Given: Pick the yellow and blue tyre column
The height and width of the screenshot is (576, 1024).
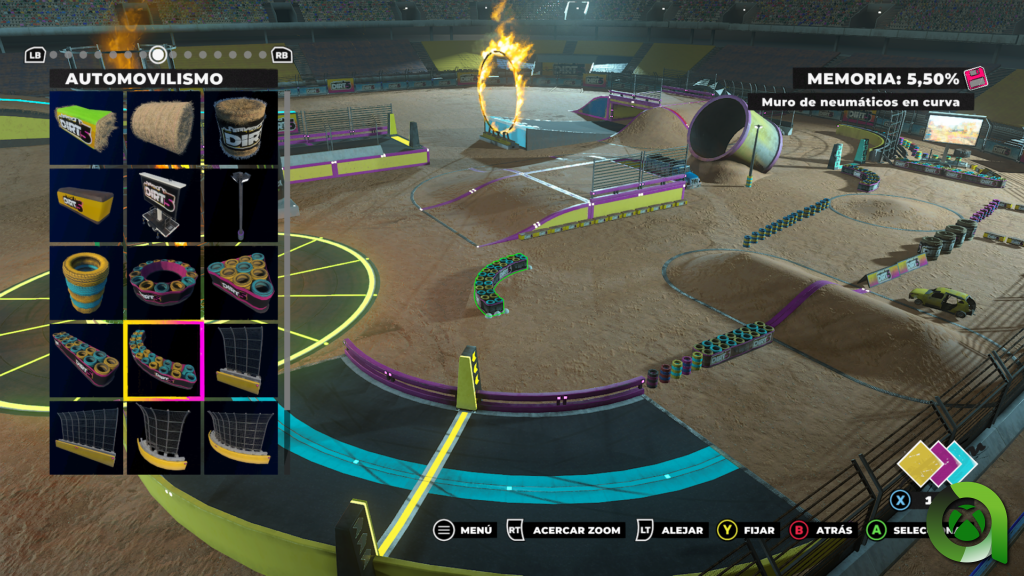Looking at the screenshot, I should (x=87, y=281).
